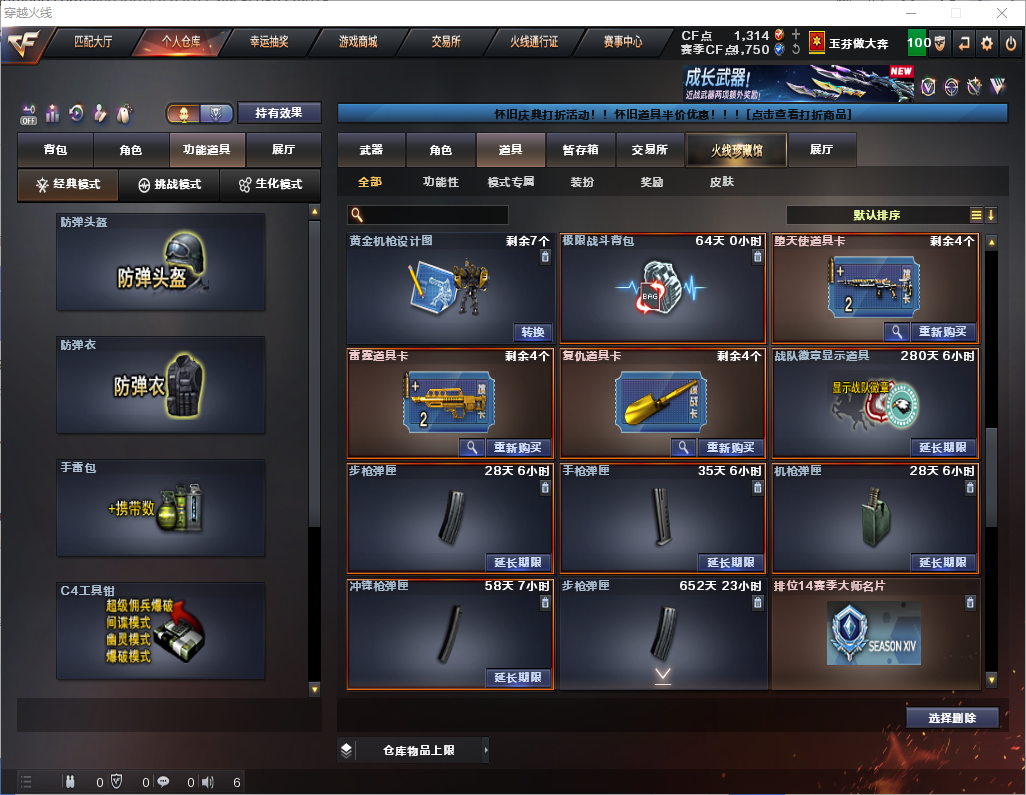Close the game window
Viewport: 1026px width, 795px height.
click(x=1002, y=13)
